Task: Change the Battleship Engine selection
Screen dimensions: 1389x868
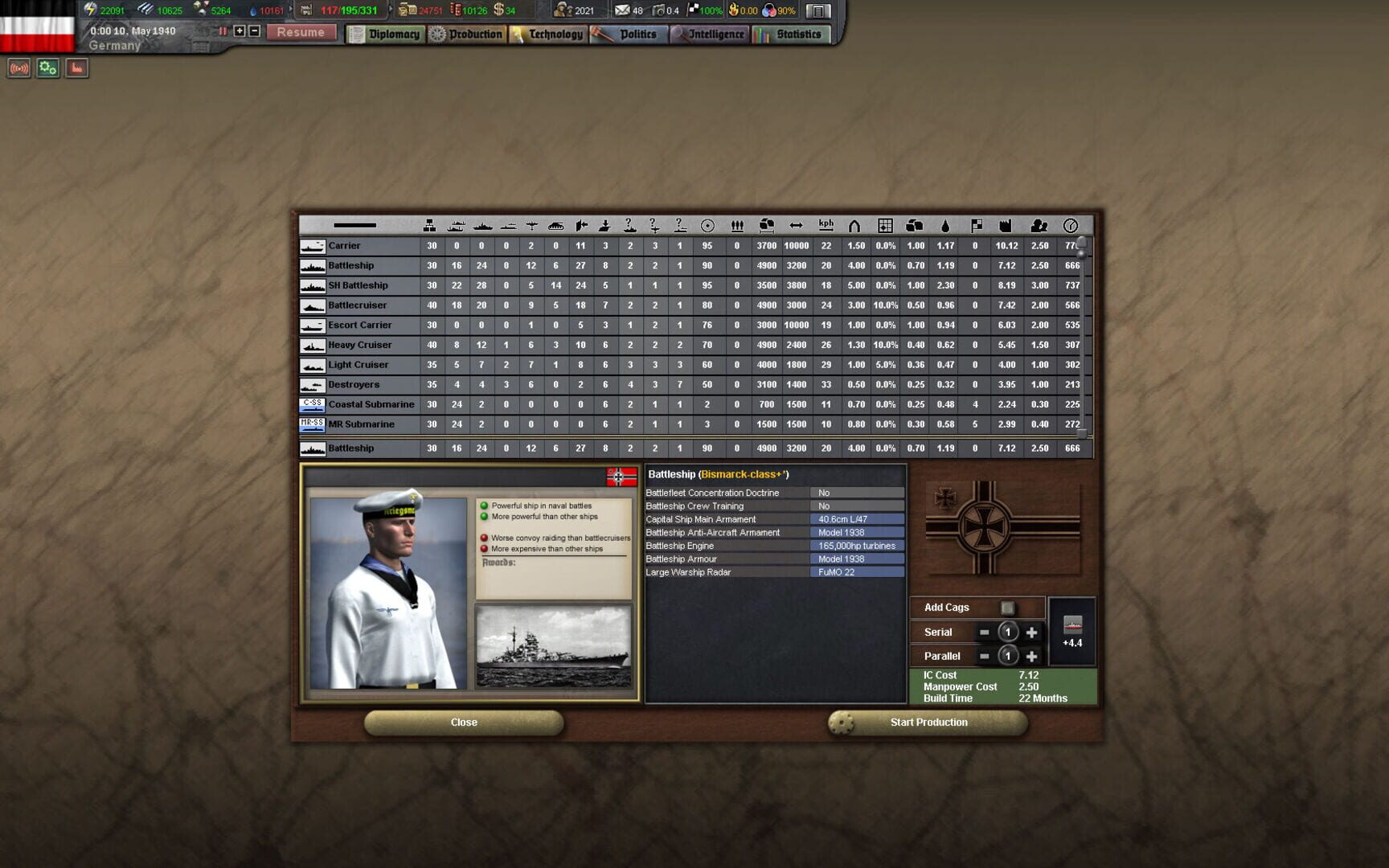Action: (x=858, y=545)
